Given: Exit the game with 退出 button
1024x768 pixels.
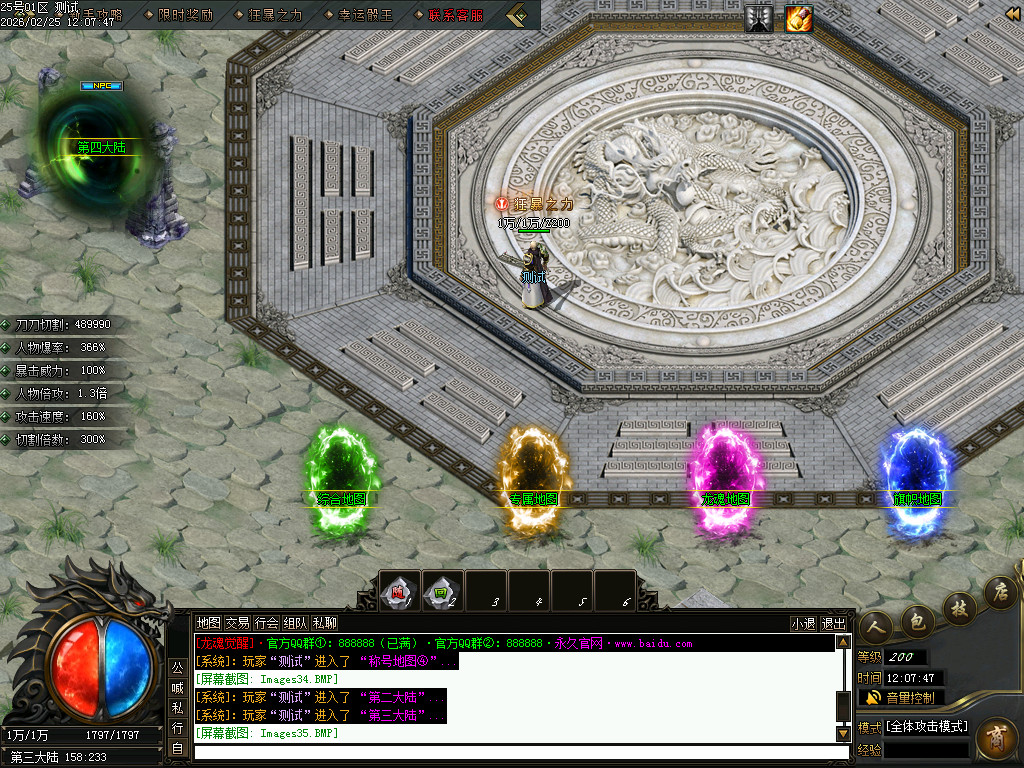Looking at the screenshot, I should (x=833, y=623).
